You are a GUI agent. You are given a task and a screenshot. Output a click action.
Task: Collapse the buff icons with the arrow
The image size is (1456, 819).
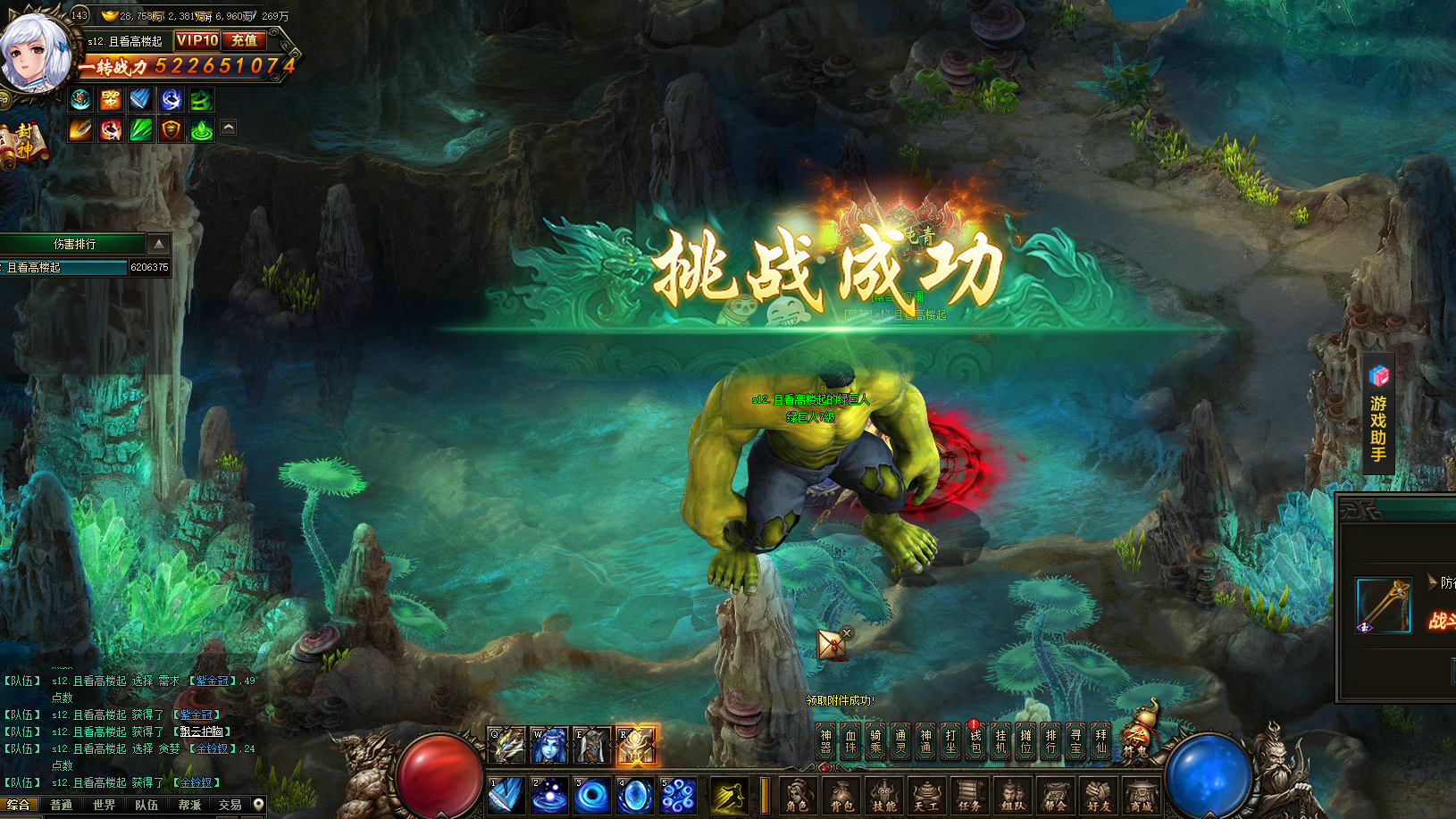[229, 128]
